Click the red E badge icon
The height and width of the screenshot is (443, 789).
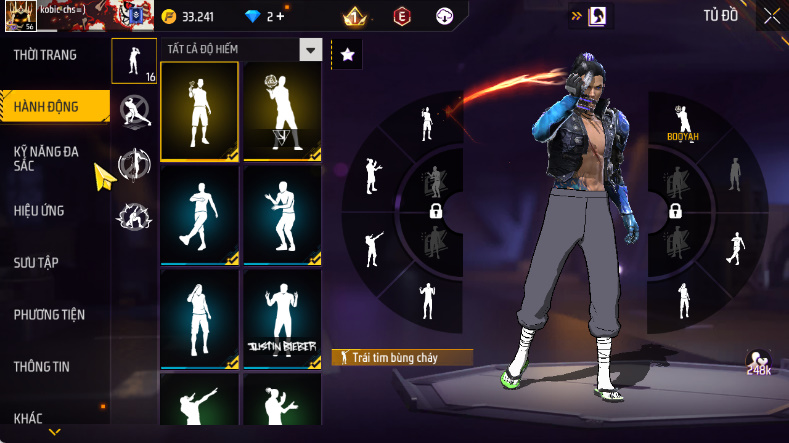coord(401,16)
